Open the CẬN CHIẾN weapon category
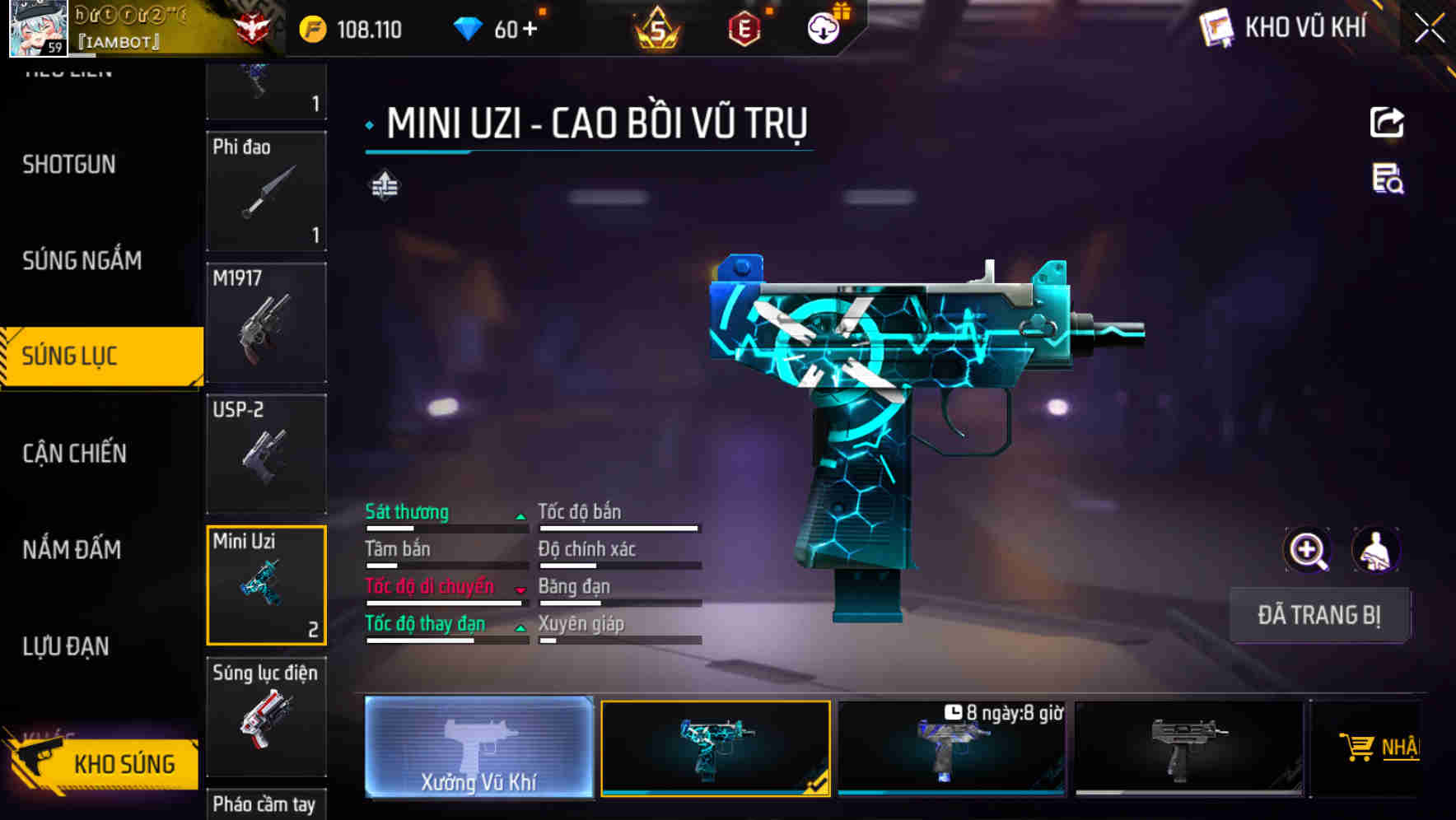 pyautogui.click(x=73, y=454)
